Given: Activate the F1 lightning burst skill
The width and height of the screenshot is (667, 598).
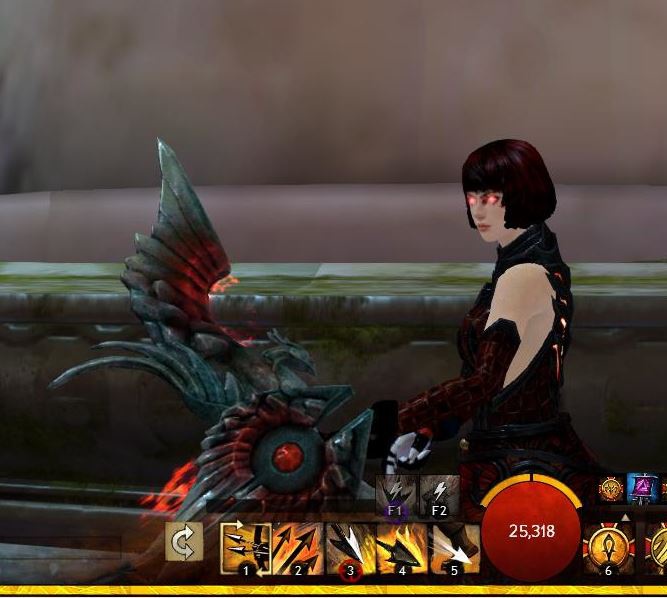Looking at the screenshot, I should [394, 494].
